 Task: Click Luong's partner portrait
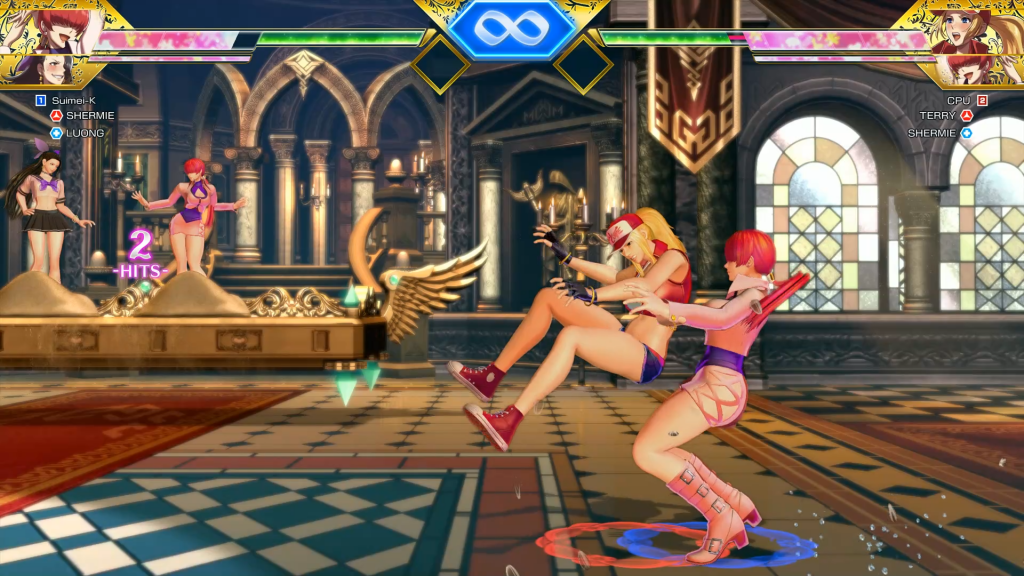pyautogui.click(x=40, y=70)
